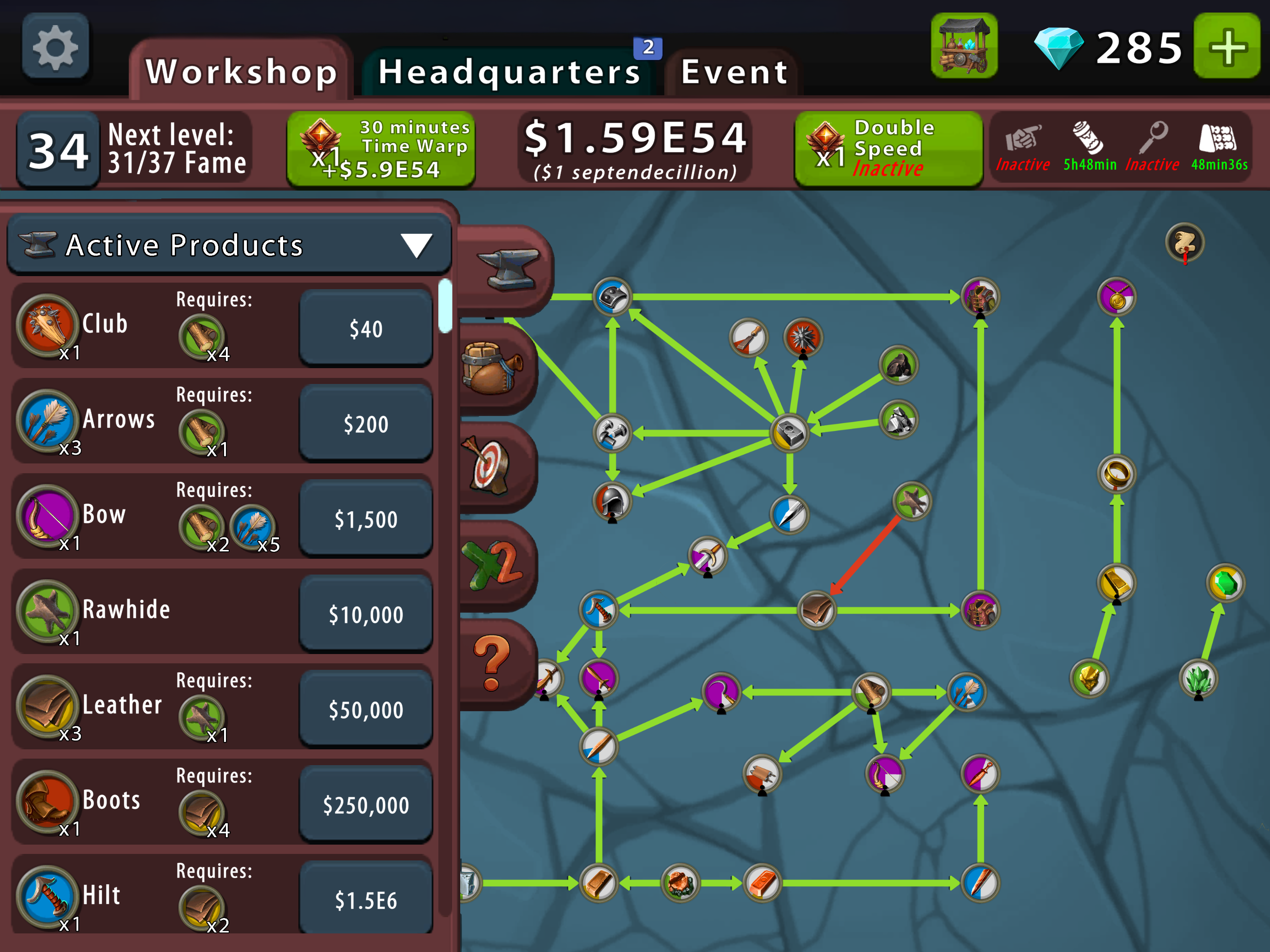Open the Active Products dropdown
This screenshot has height=952, width=1270.
click(x=228, y=245)
